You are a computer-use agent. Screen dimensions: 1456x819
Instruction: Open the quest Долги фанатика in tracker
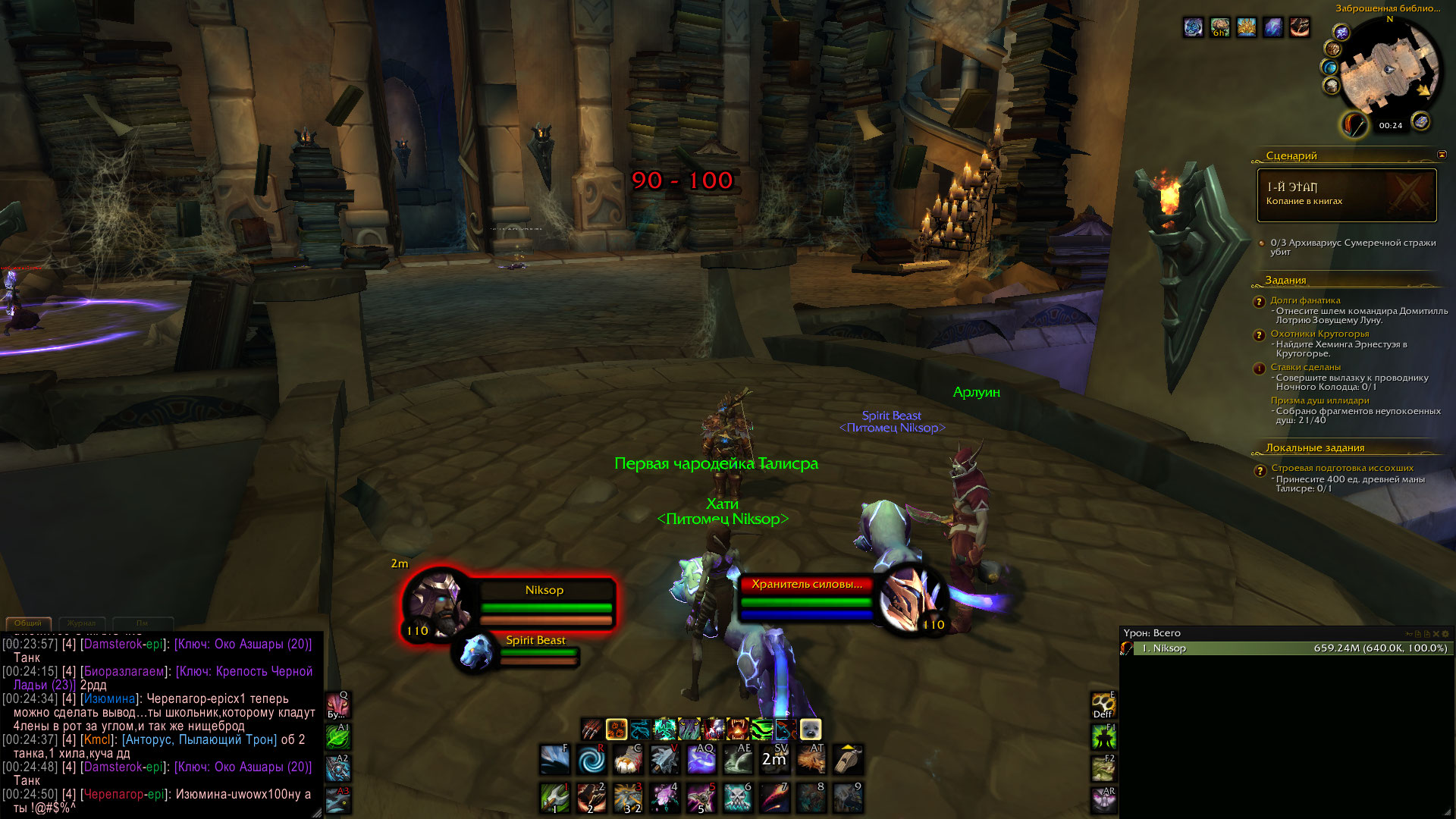coord(1305,300)
